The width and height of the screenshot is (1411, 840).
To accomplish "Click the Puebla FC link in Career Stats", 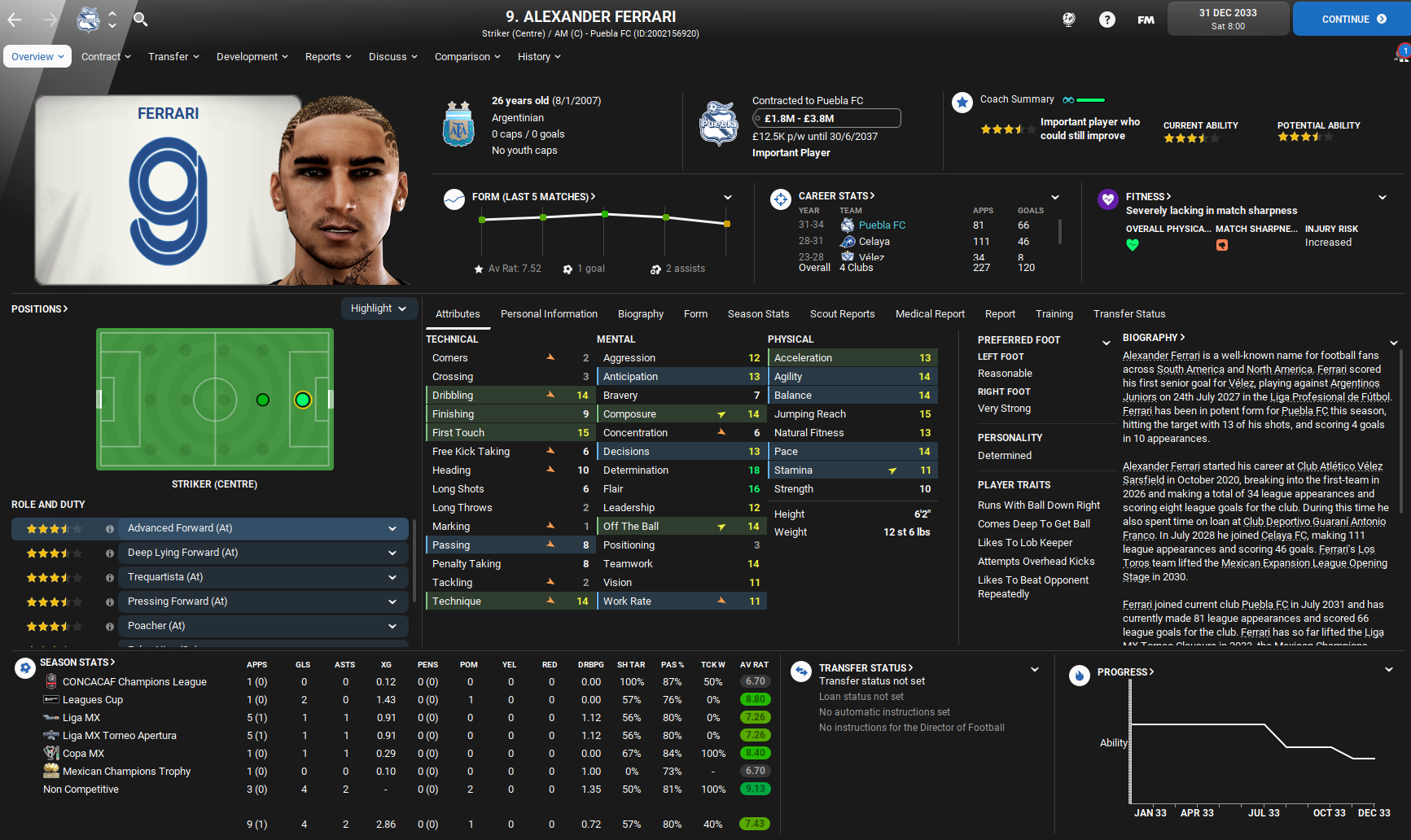I will 882,225.
